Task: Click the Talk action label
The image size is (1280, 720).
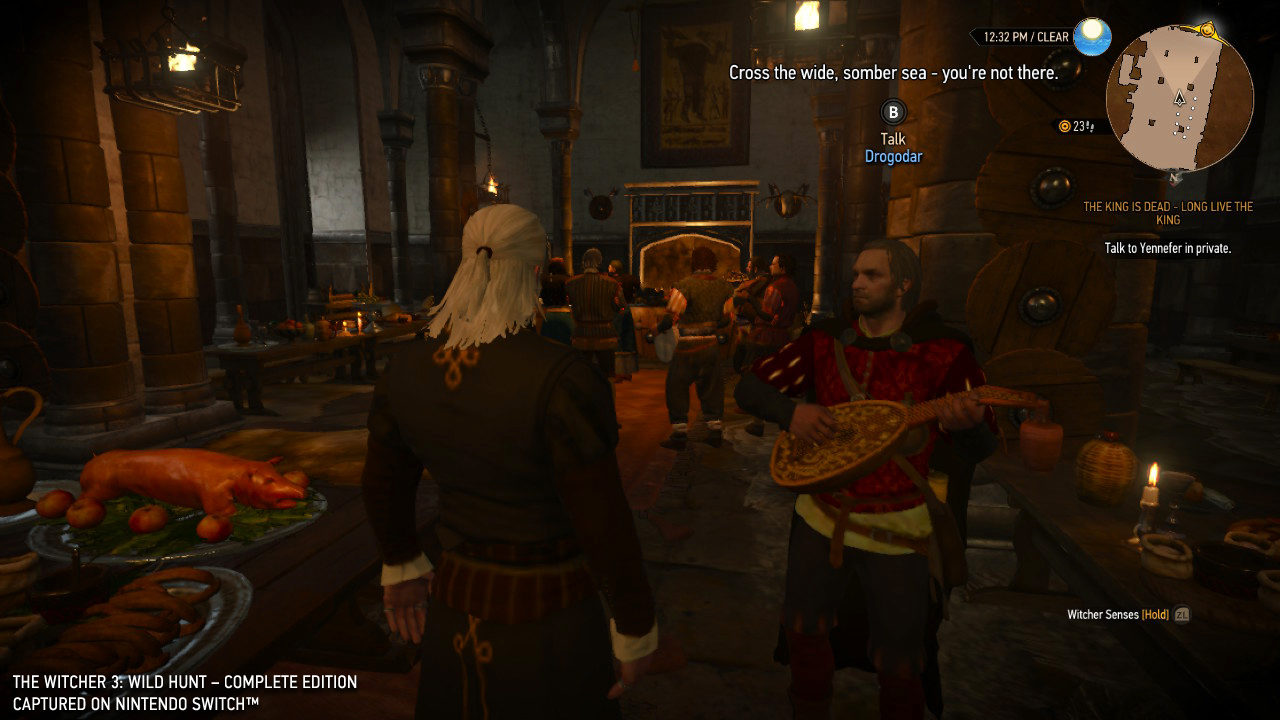Action: [891, 137]
